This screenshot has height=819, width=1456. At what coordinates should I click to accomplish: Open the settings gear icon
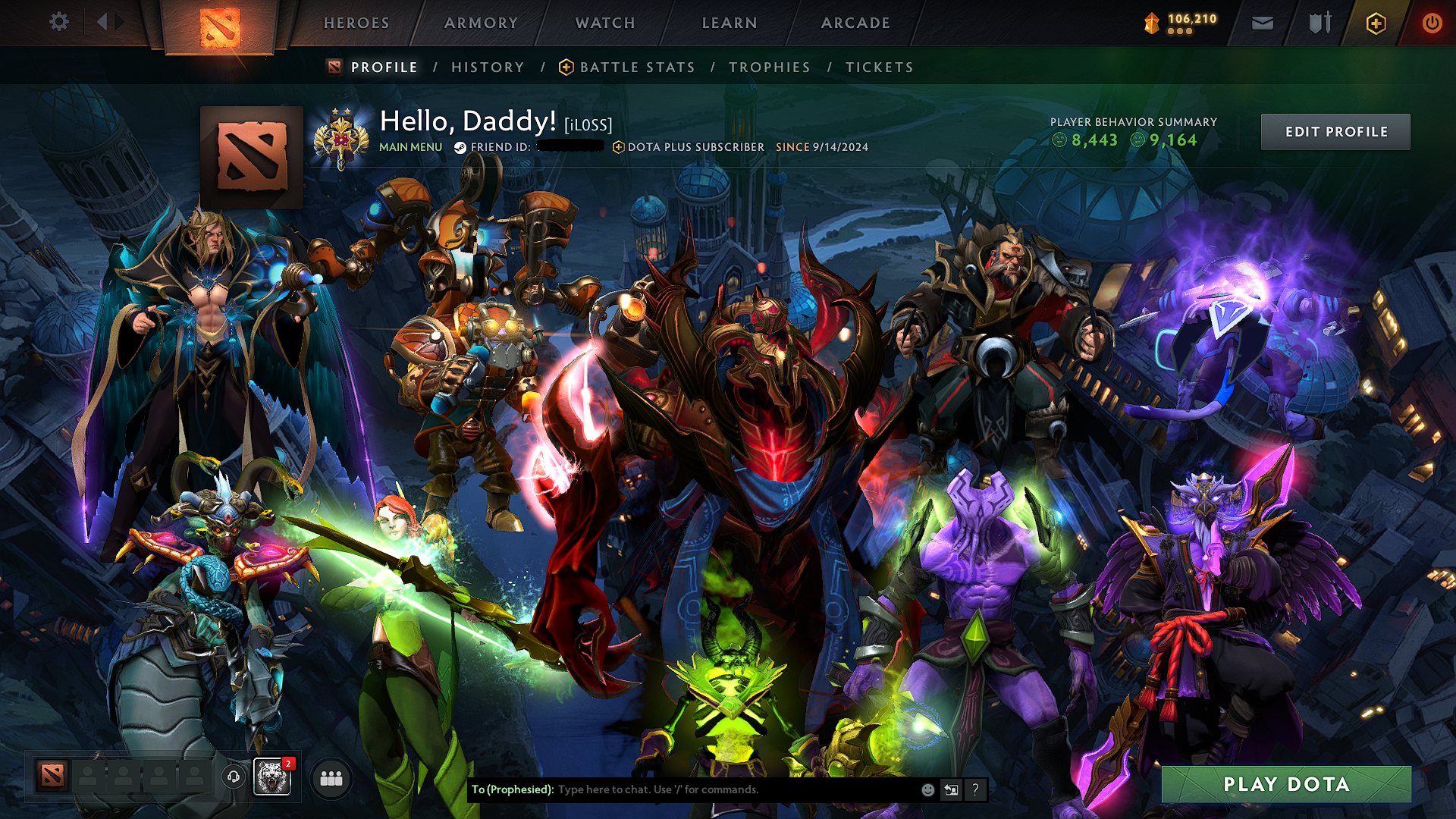coord(59,22)
